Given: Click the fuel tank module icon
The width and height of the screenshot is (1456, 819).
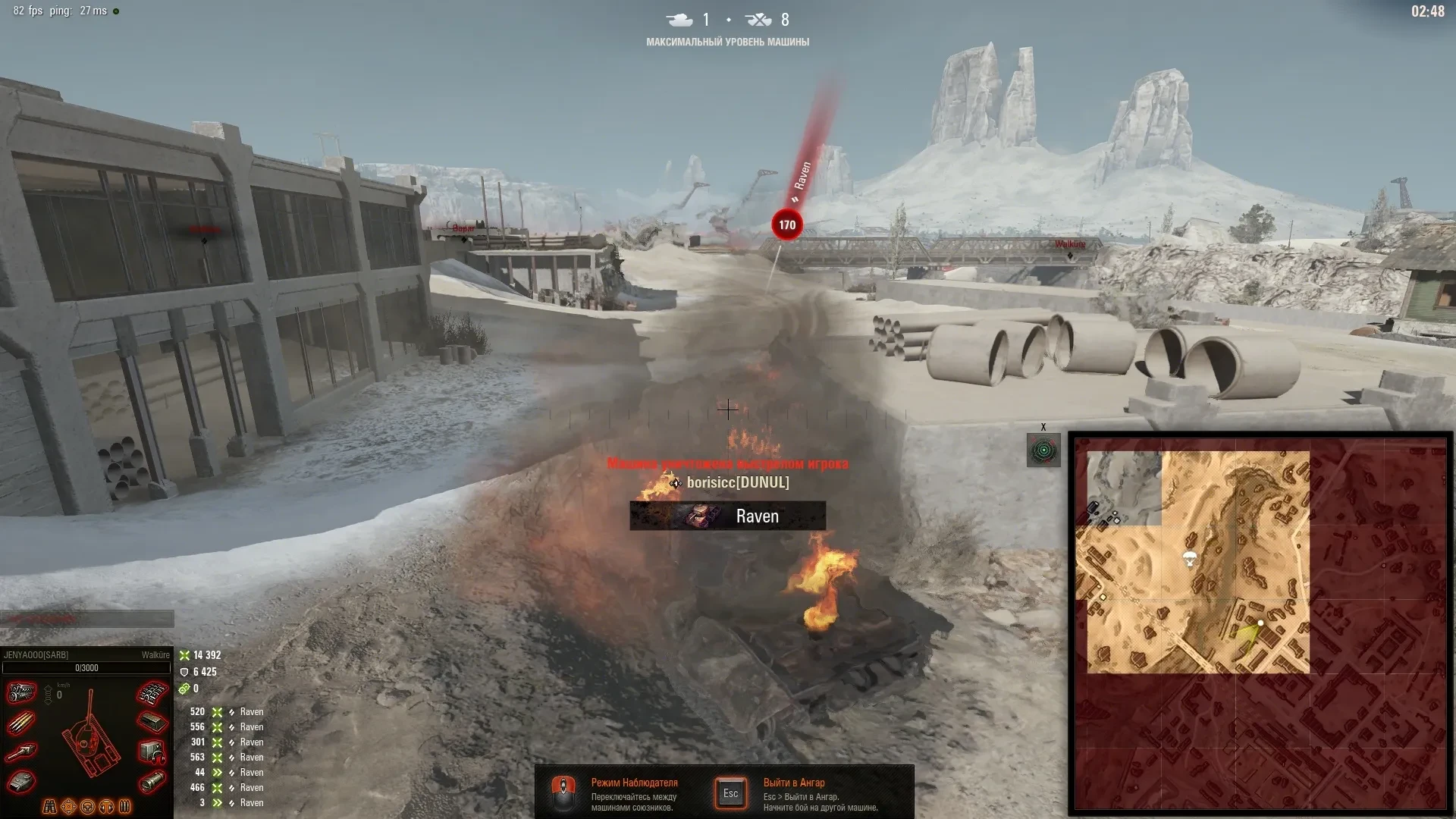Looking at the screenshot, I should [152, 722].
